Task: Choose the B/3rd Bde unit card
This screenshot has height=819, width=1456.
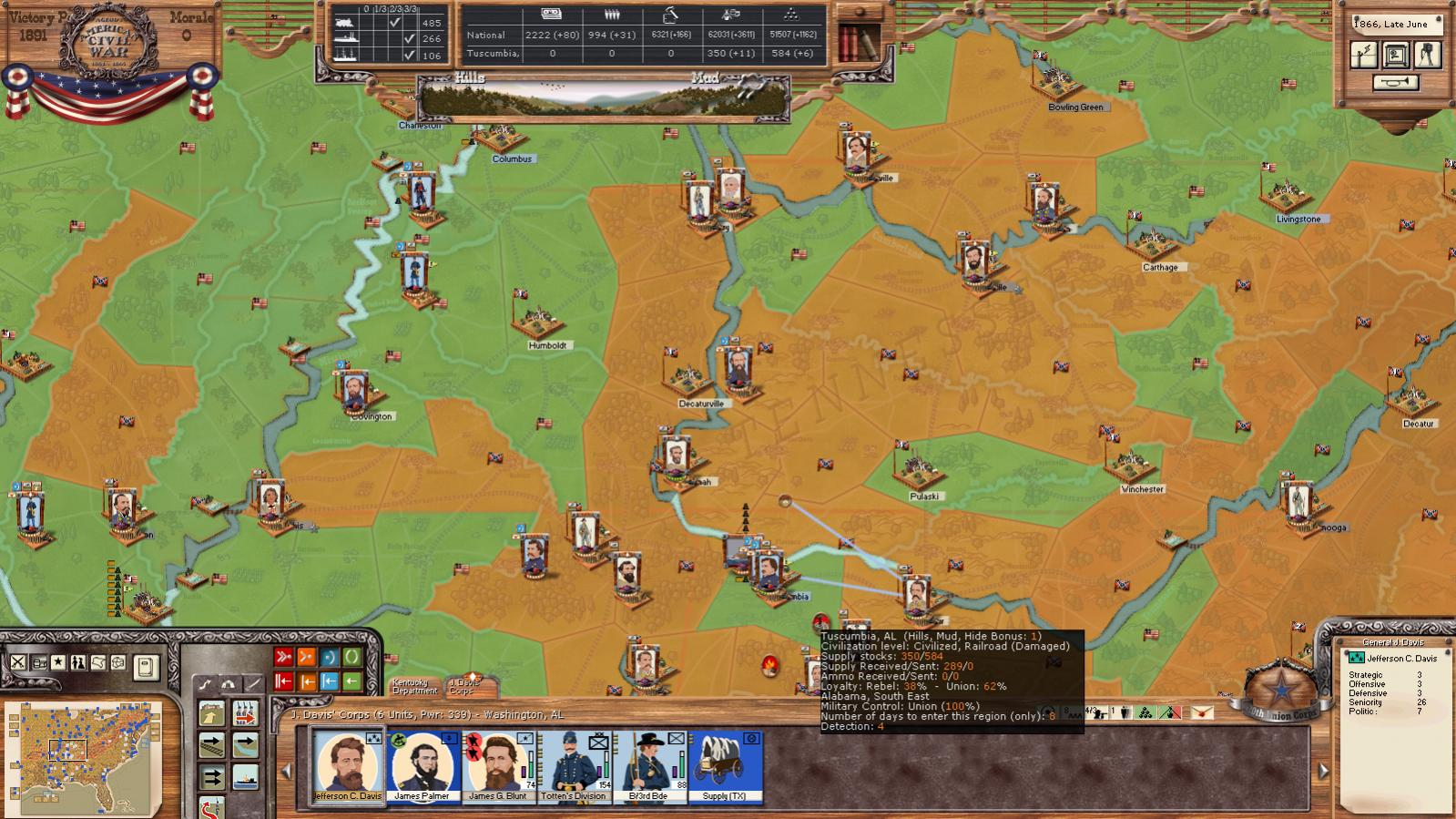Action: click(x=648, y=763)
